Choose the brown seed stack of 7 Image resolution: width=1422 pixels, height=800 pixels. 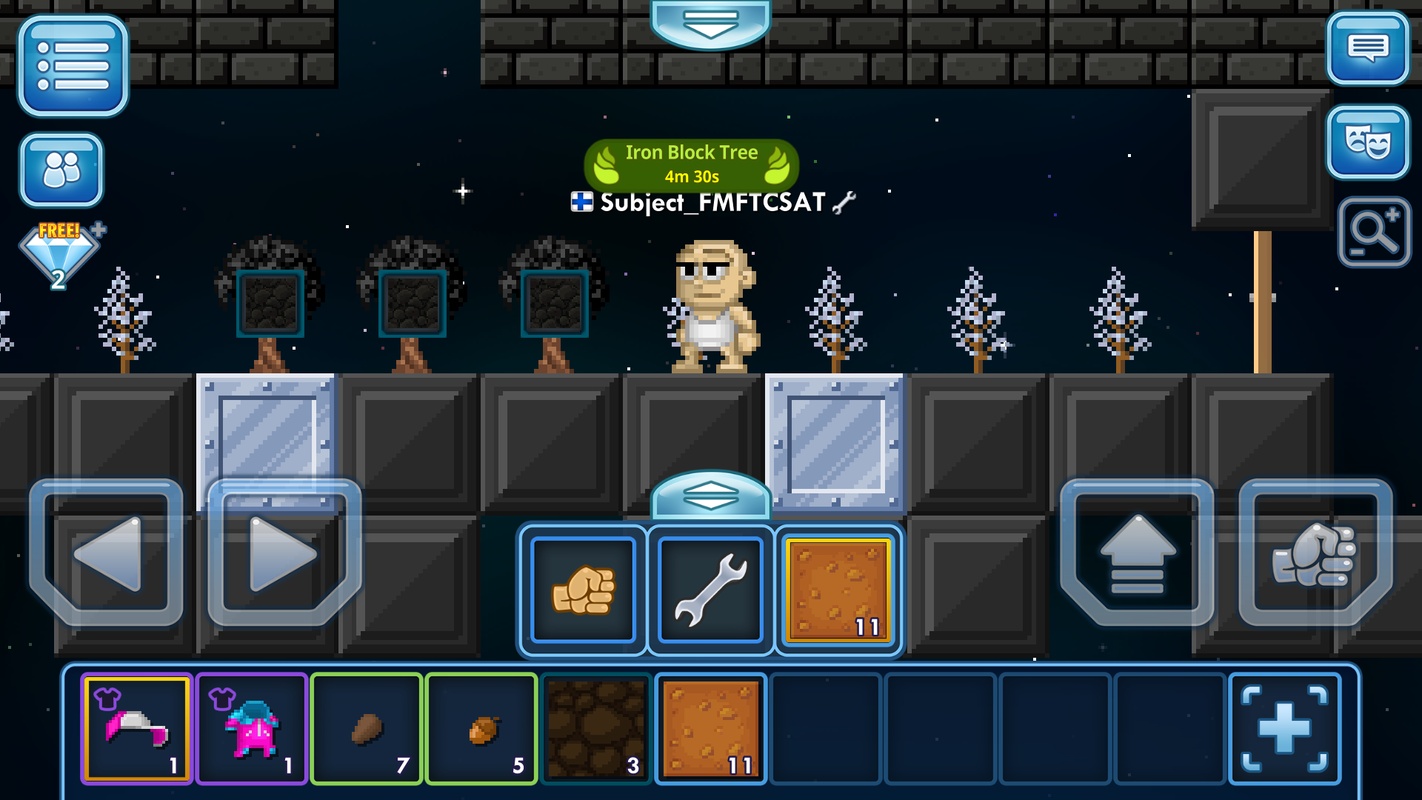click(367, 727)
